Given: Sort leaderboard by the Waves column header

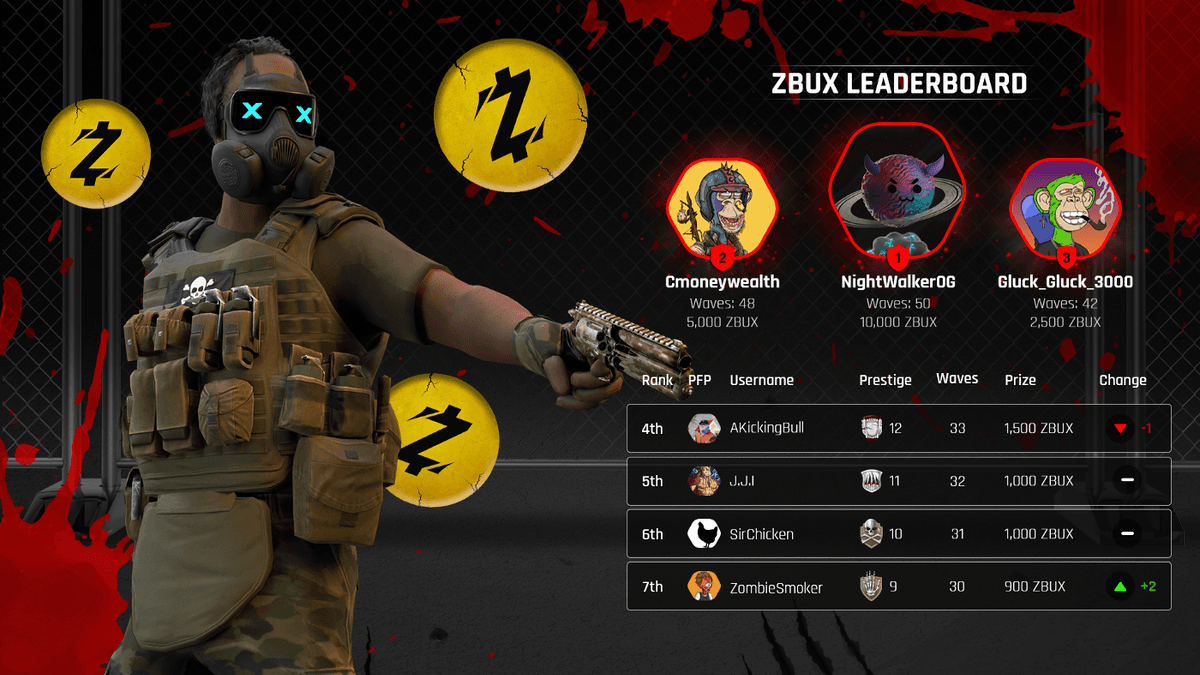Looking at the screenshot, I should point(957,379).
